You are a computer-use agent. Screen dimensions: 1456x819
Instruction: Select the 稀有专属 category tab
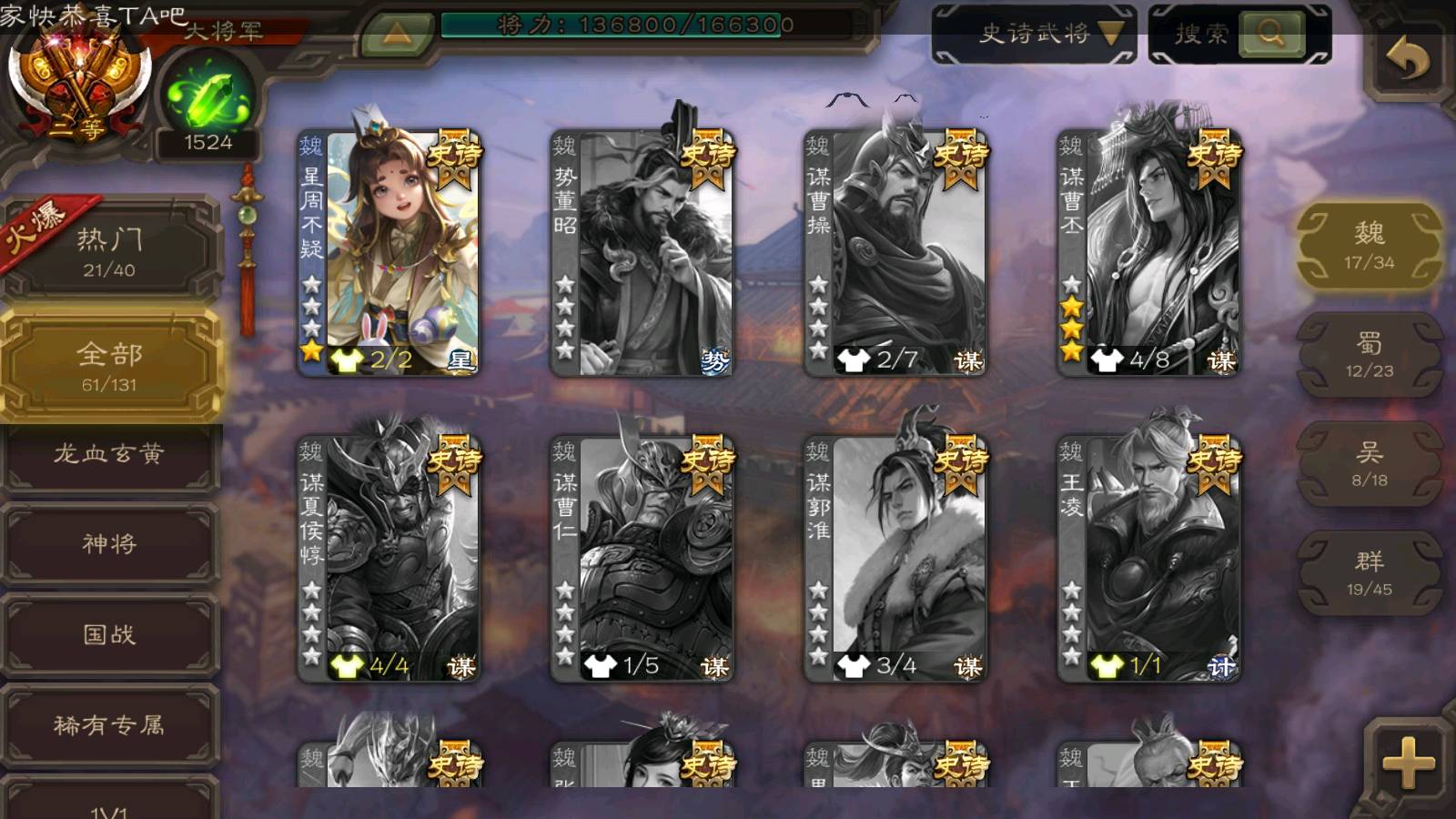pyautogui.click(x=109, y=724)
